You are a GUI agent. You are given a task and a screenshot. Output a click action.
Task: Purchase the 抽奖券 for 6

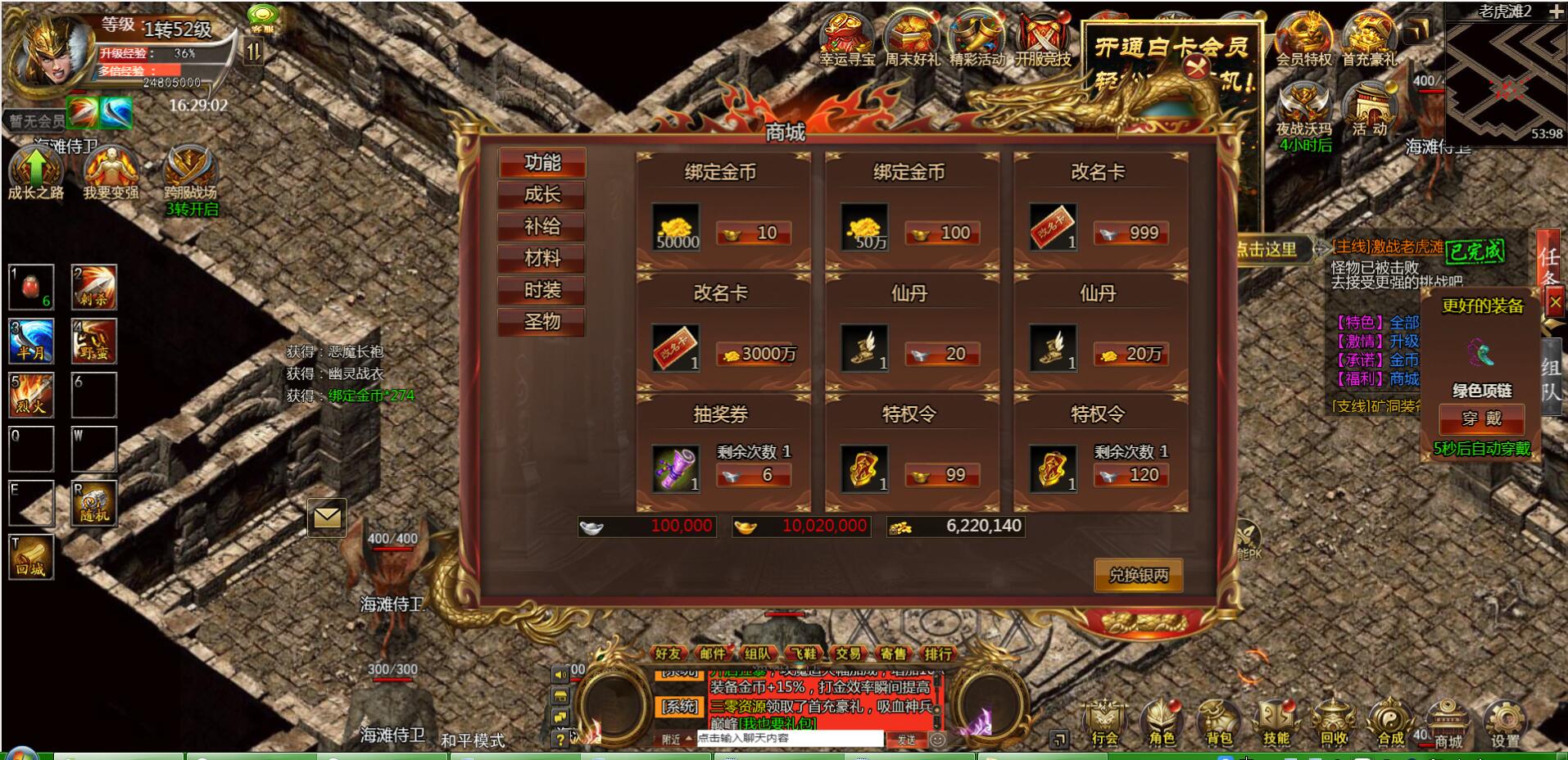point(754,476)
